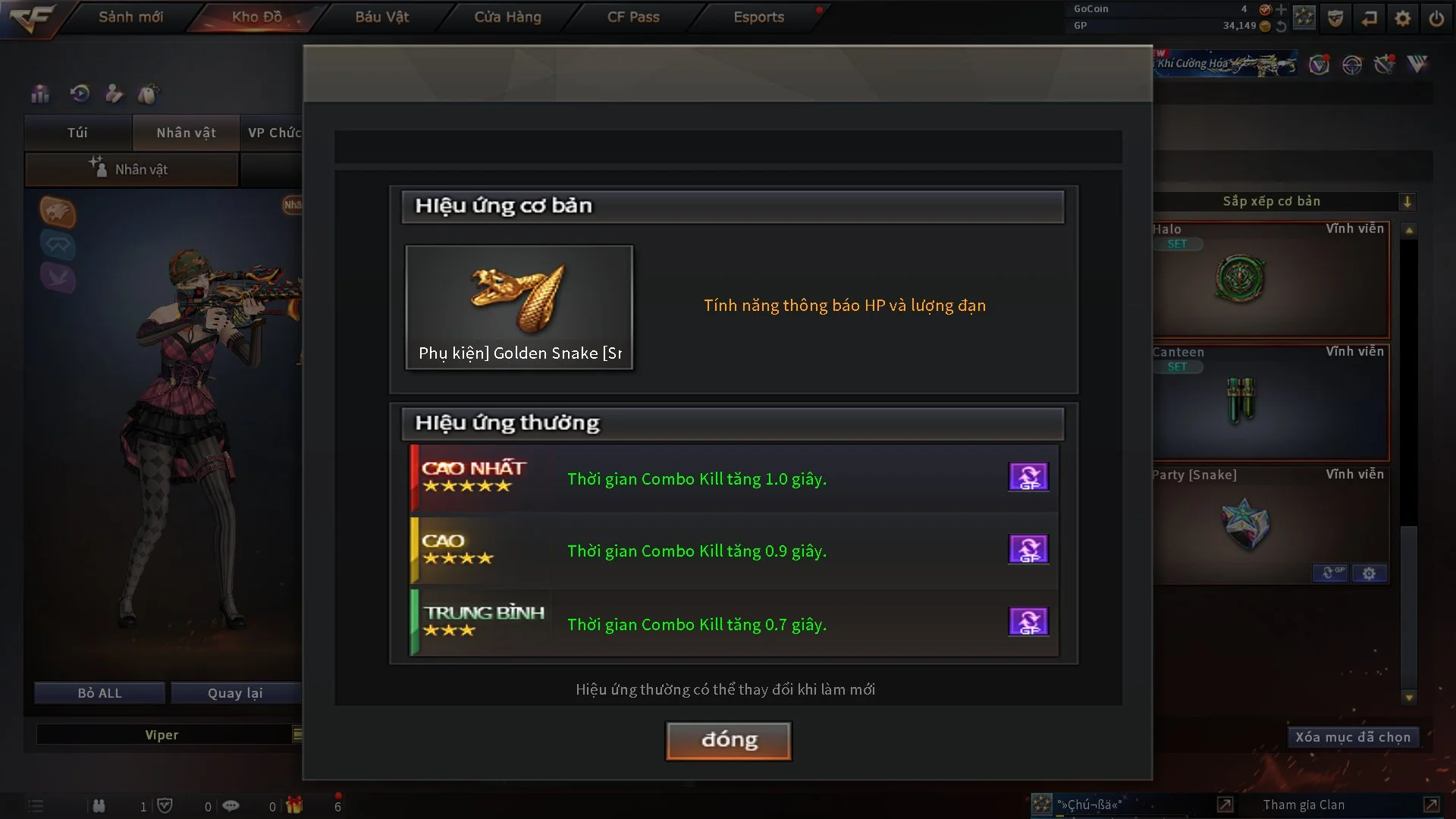
Task: Open the Esports section
Action: coord(758,17)
